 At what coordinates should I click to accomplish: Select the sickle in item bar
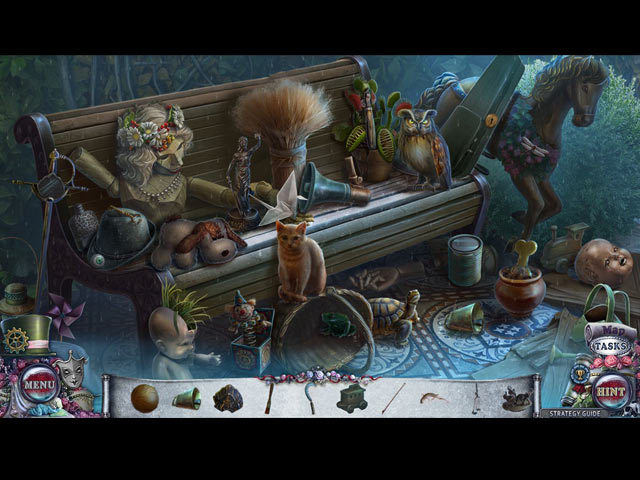pyautogui.click(x=308, y=397)
